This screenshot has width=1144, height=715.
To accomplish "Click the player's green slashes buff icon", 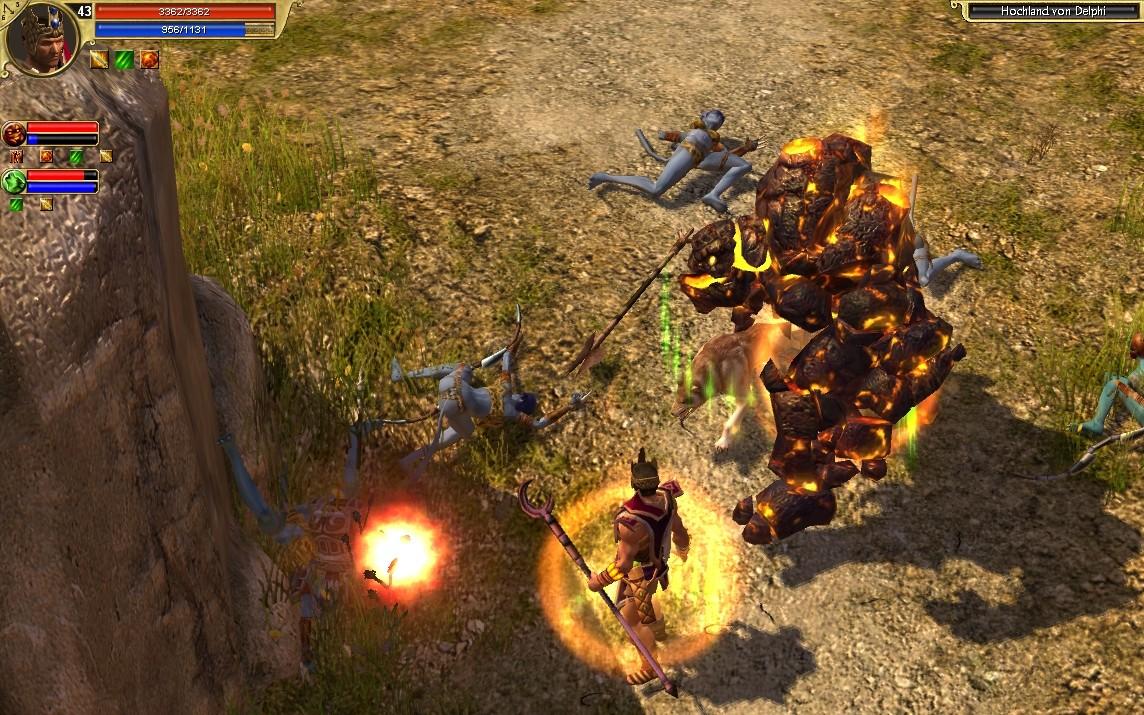I will click(124, 59).
